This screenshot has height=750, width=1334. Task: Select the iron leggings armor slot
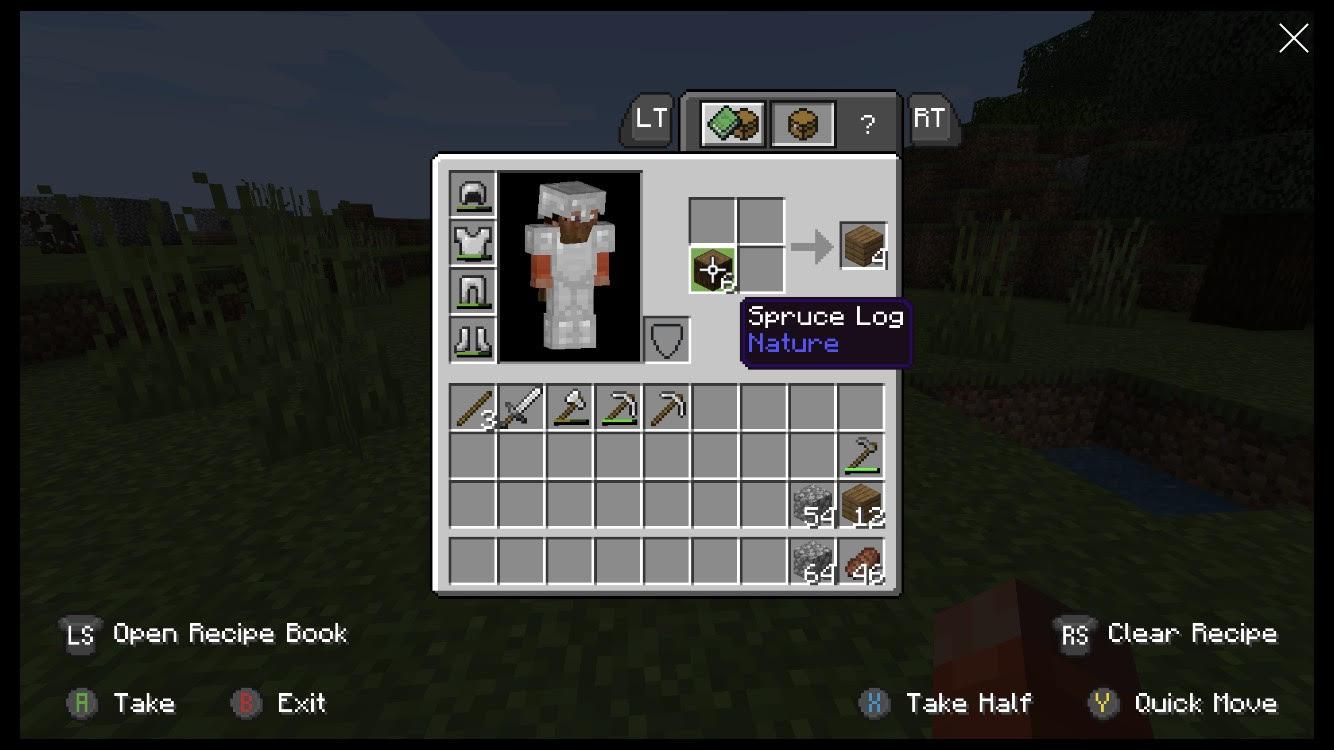(473, 291)
